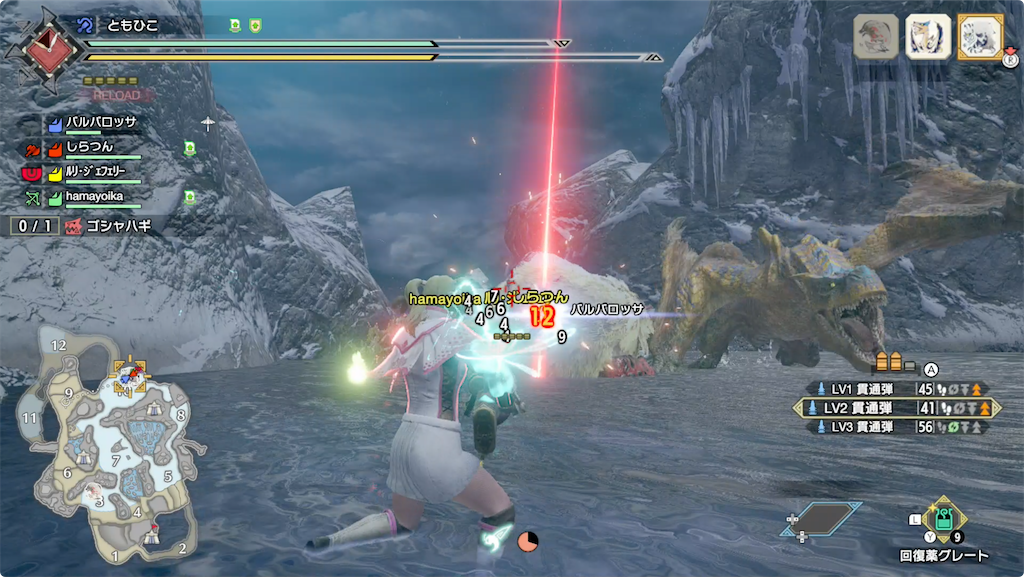Select party member しらつん

90,147
